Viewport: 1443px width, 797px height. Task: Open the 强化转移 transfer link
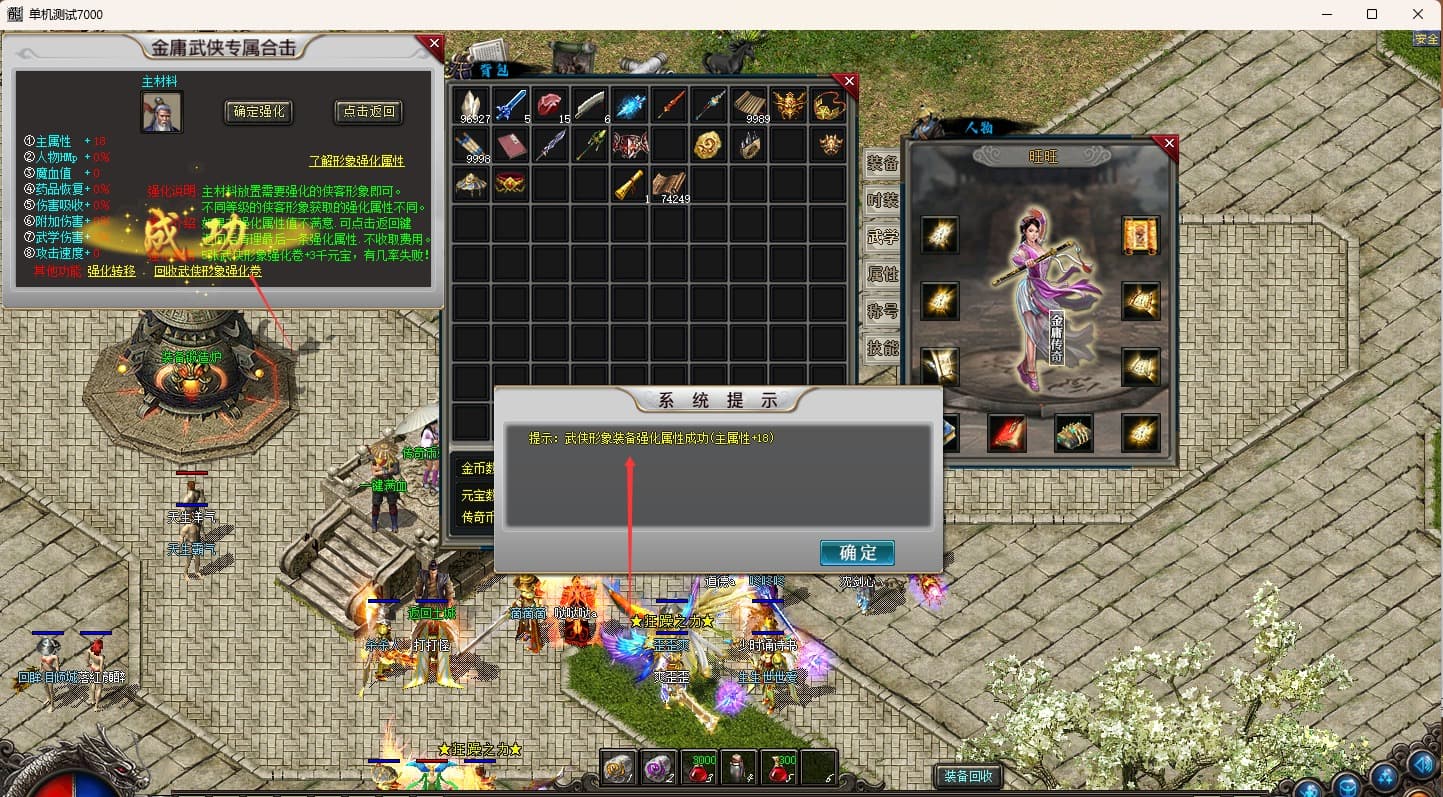tap(112, 271)
